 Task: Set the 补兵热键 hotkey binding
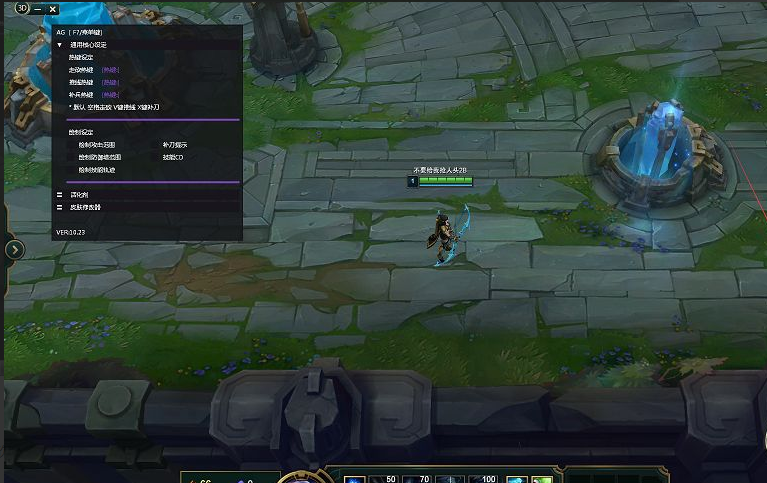coord(110,94)
